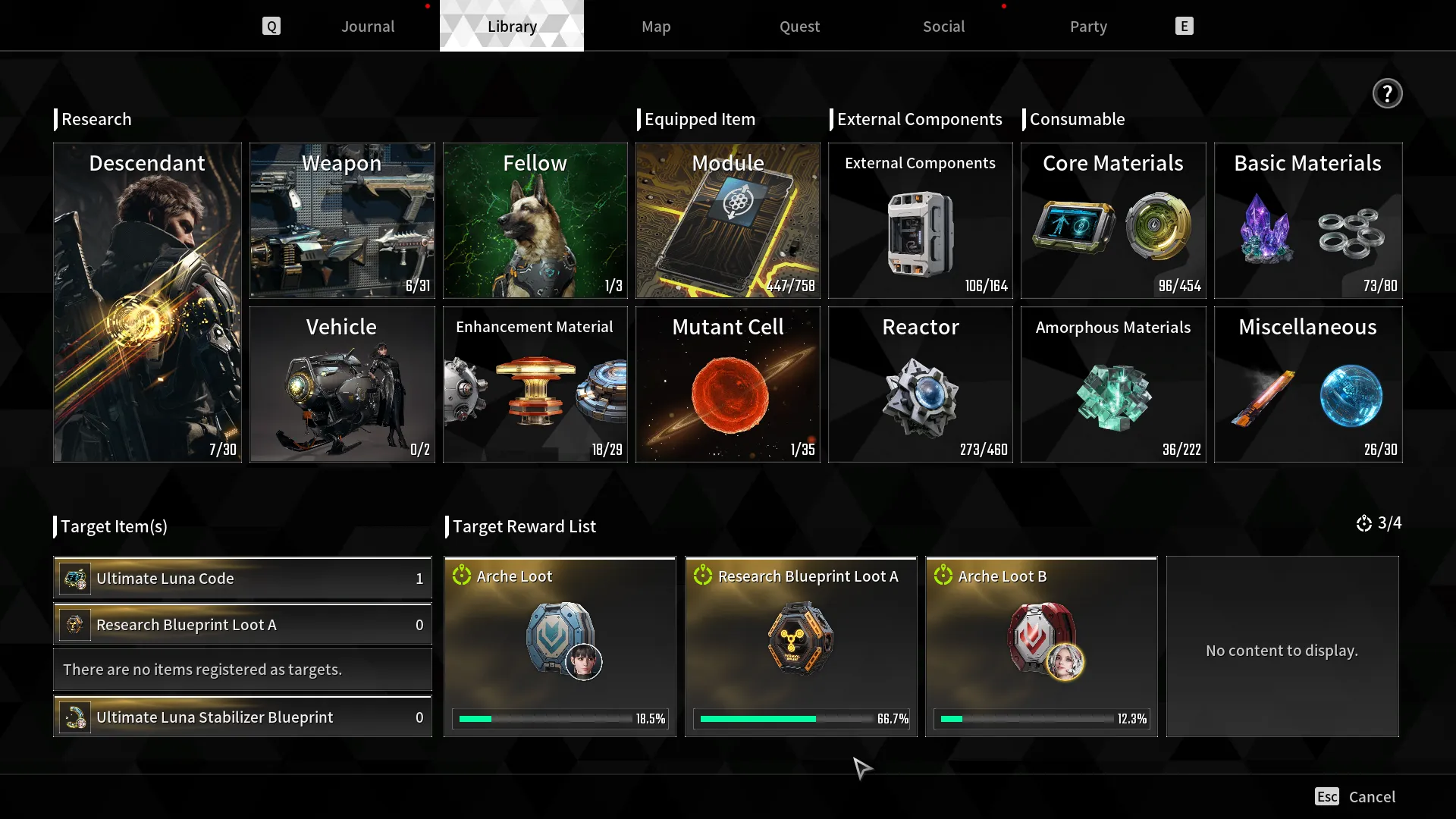View the Enhancement Material category
1456x819 pixels.
point(535,384)
